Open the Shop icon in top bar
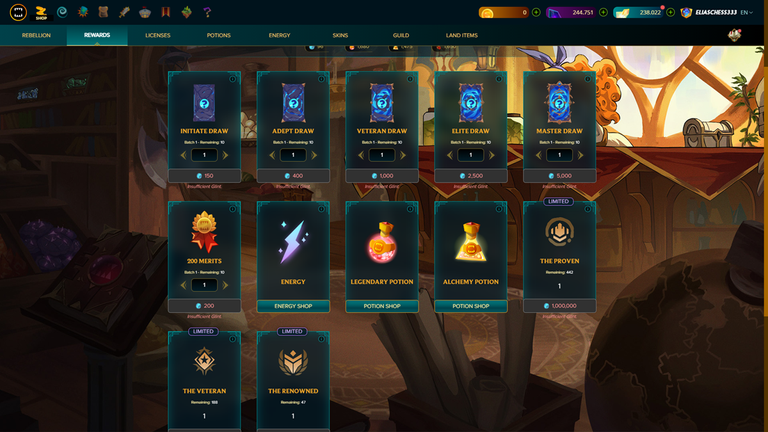The width and height of the screenshot is (768, 432). [x=41, y=12]
